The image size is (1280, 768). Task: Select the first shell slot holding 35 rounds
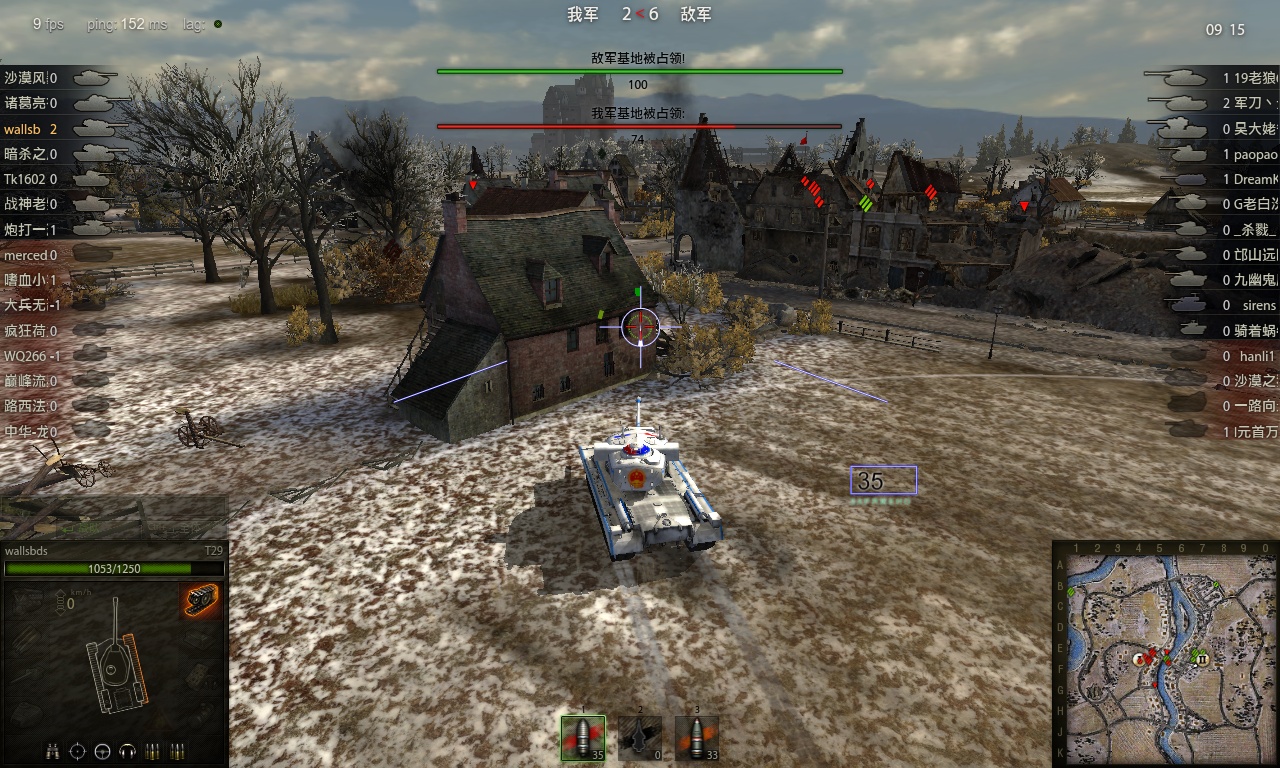[583, 737]
